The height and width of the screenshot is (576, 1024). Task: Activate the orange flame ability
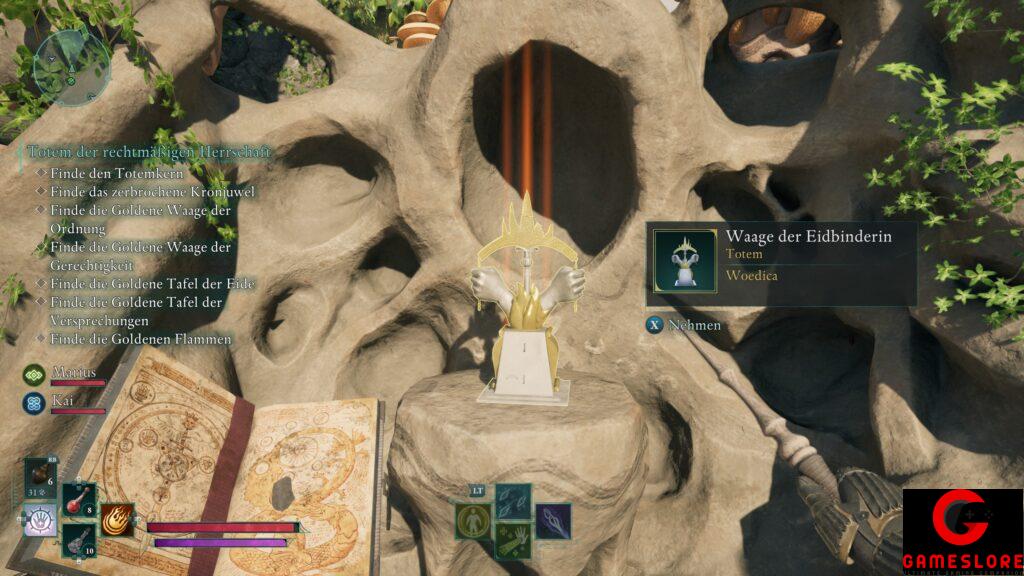117,519
